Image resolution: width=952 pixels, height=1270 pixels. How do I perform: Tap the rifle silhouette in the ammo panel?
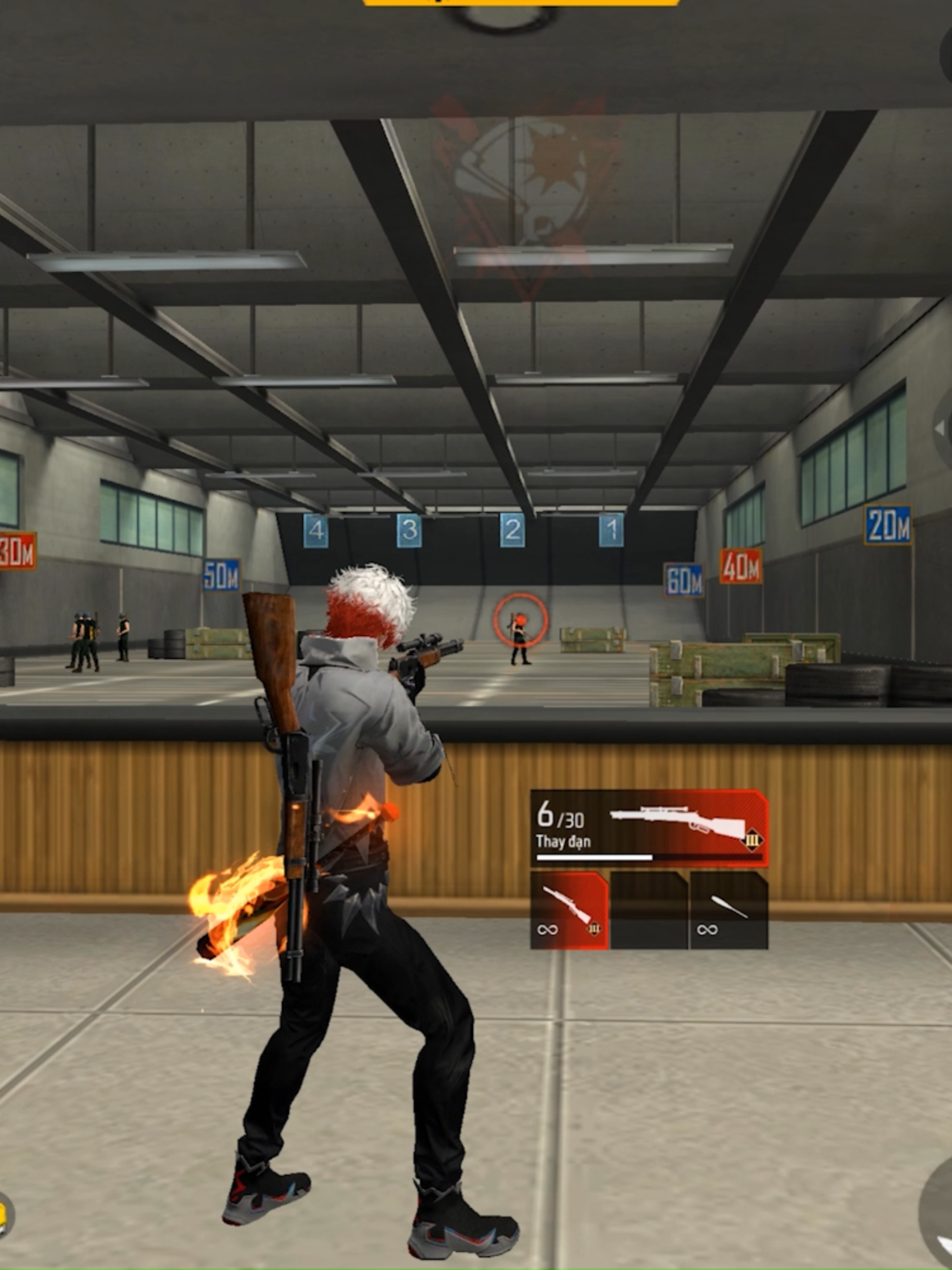pos(675,822)
